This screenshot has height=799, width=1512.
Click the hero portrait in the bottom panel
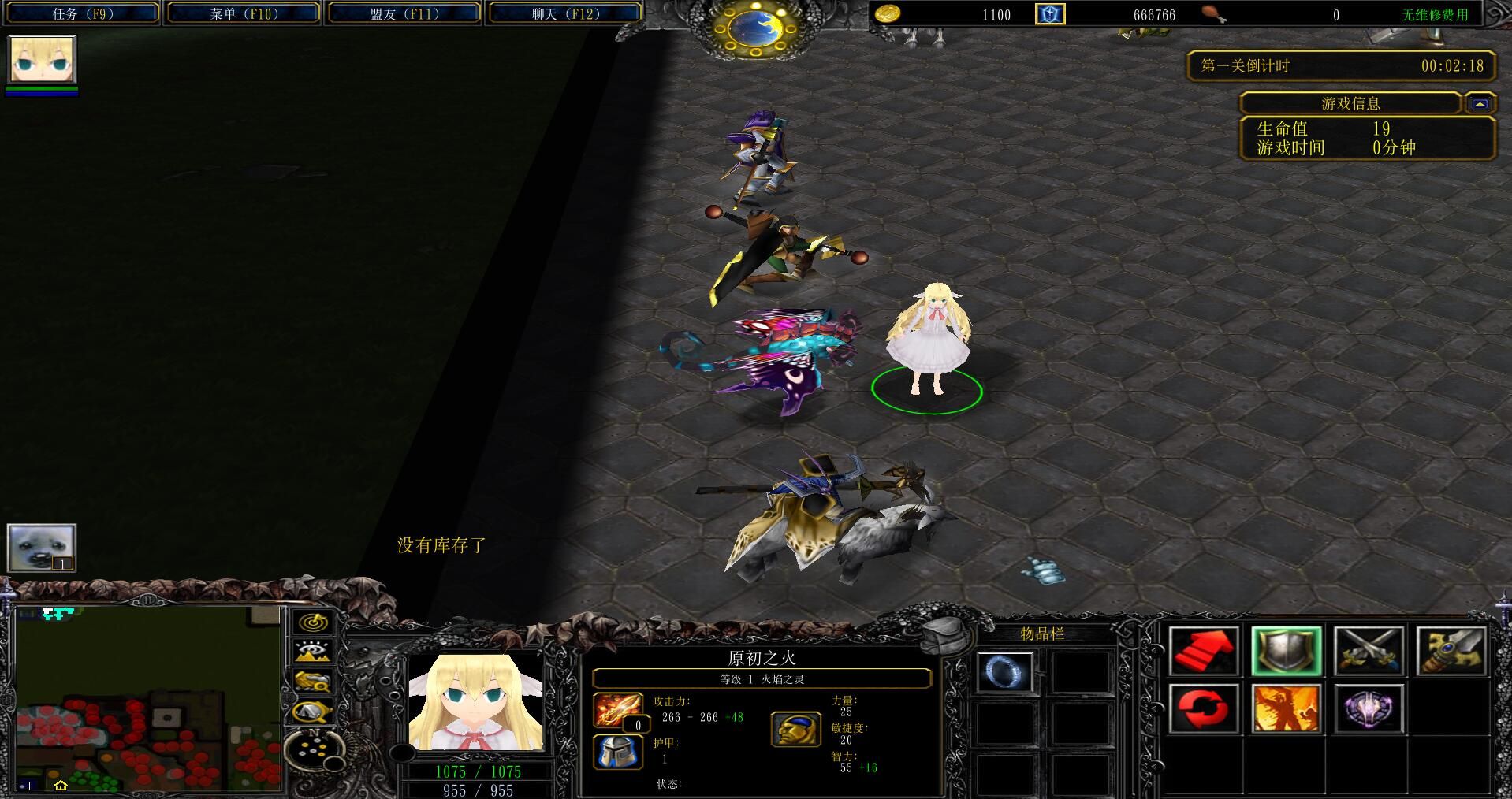476,702
